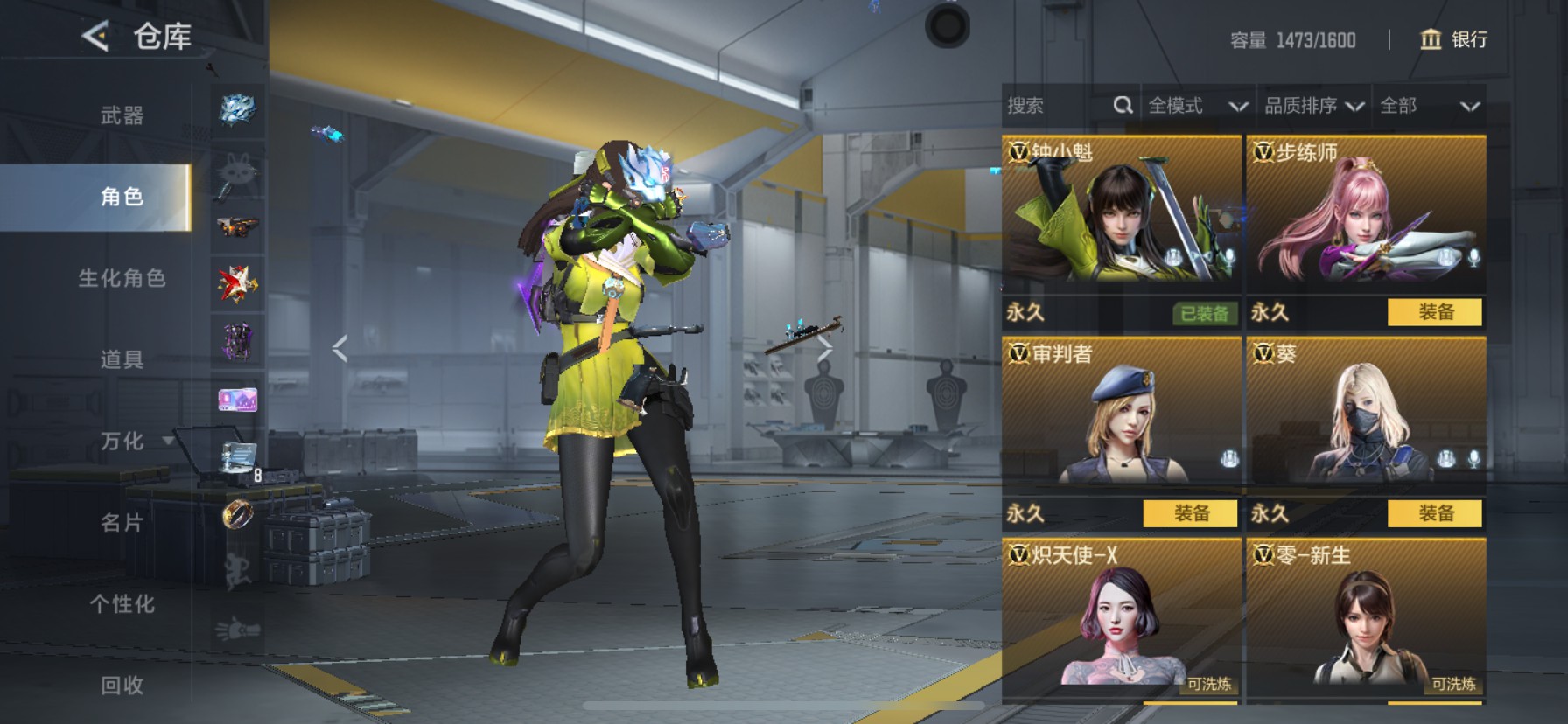The height and width of the screenshot is (724, 1568).
Task: Equip the 葵 character
Action: 1435,513
